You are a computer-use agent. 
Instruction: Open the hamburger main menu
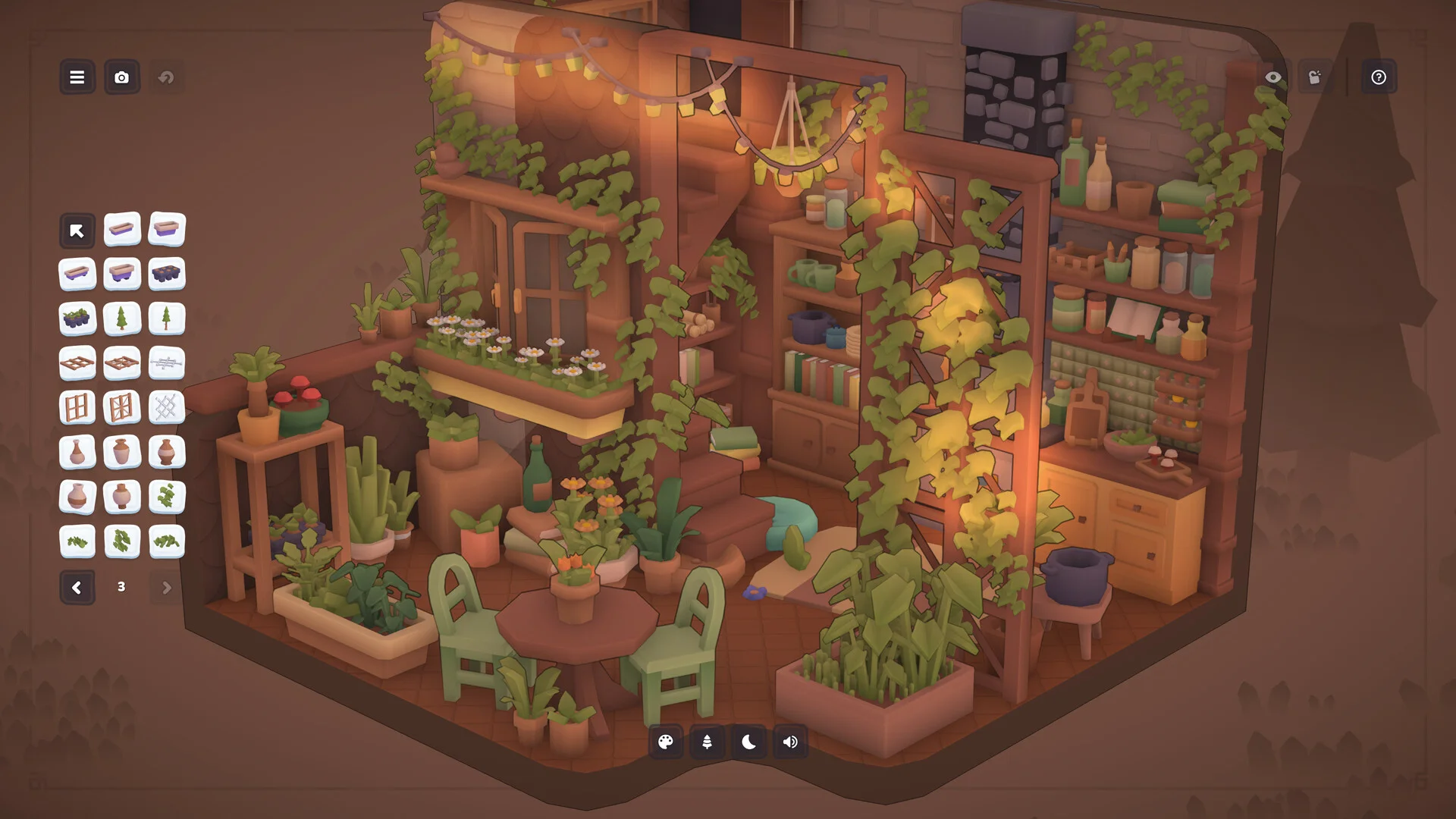pos(77,77)
